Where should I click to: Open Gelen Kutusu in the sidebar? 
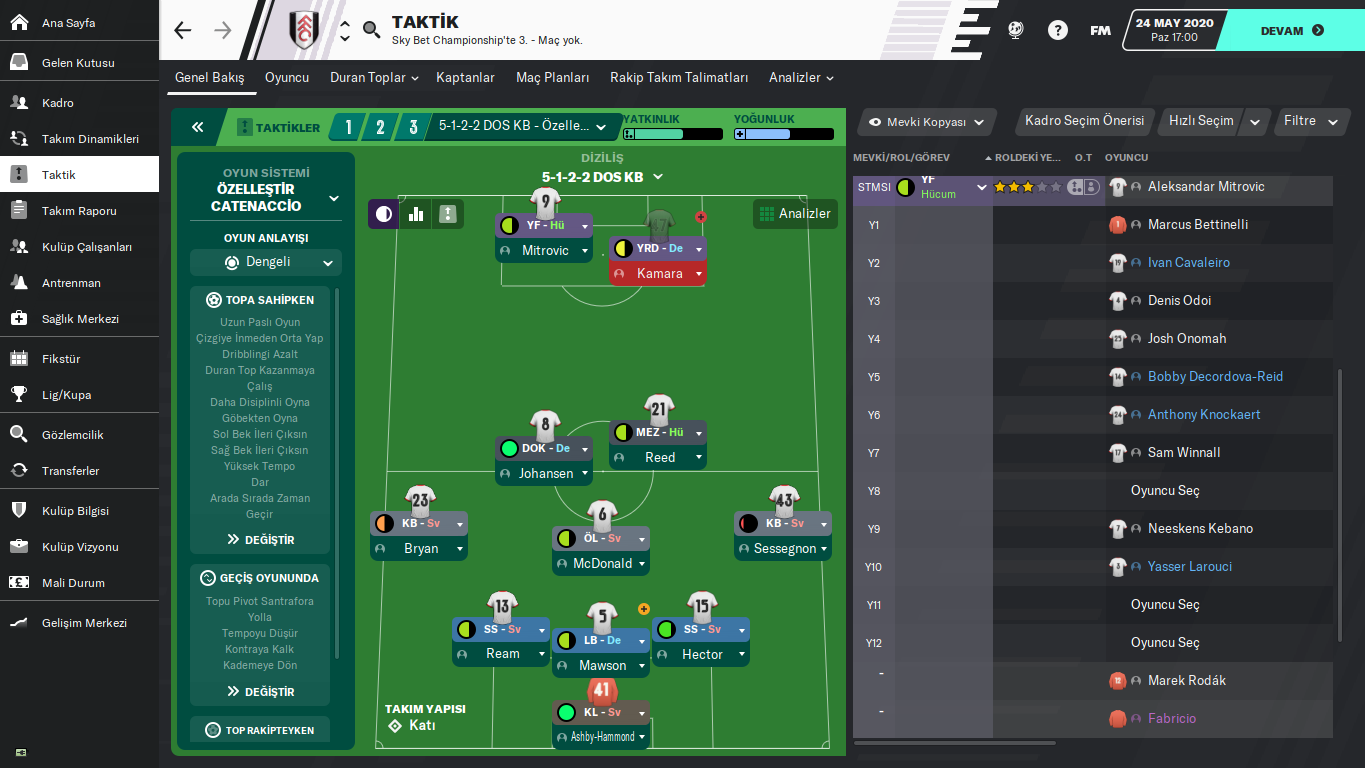click(x=78, y=63)
